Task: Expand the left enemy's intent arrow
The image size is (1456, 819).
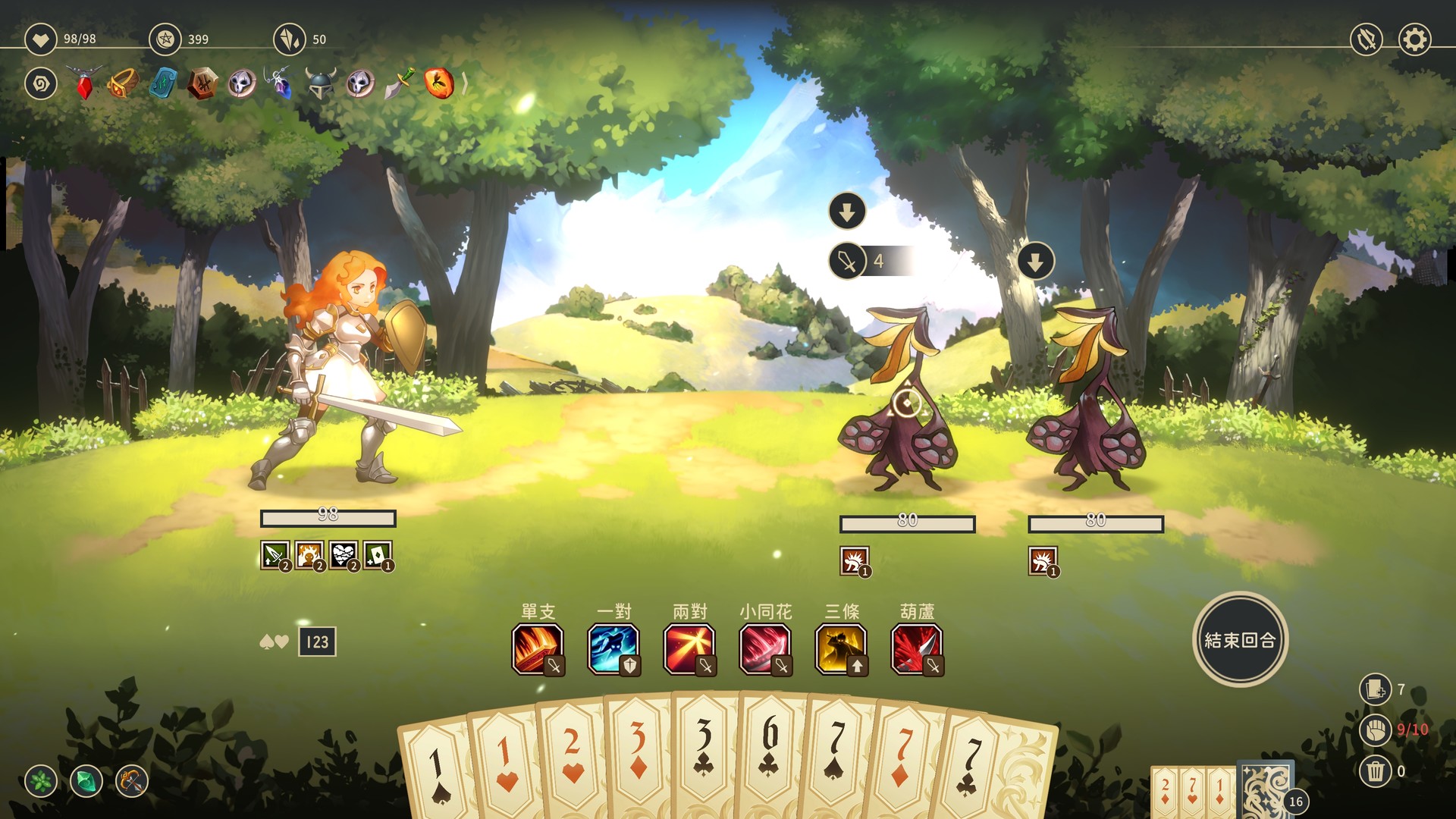Action: pos(847,212)
